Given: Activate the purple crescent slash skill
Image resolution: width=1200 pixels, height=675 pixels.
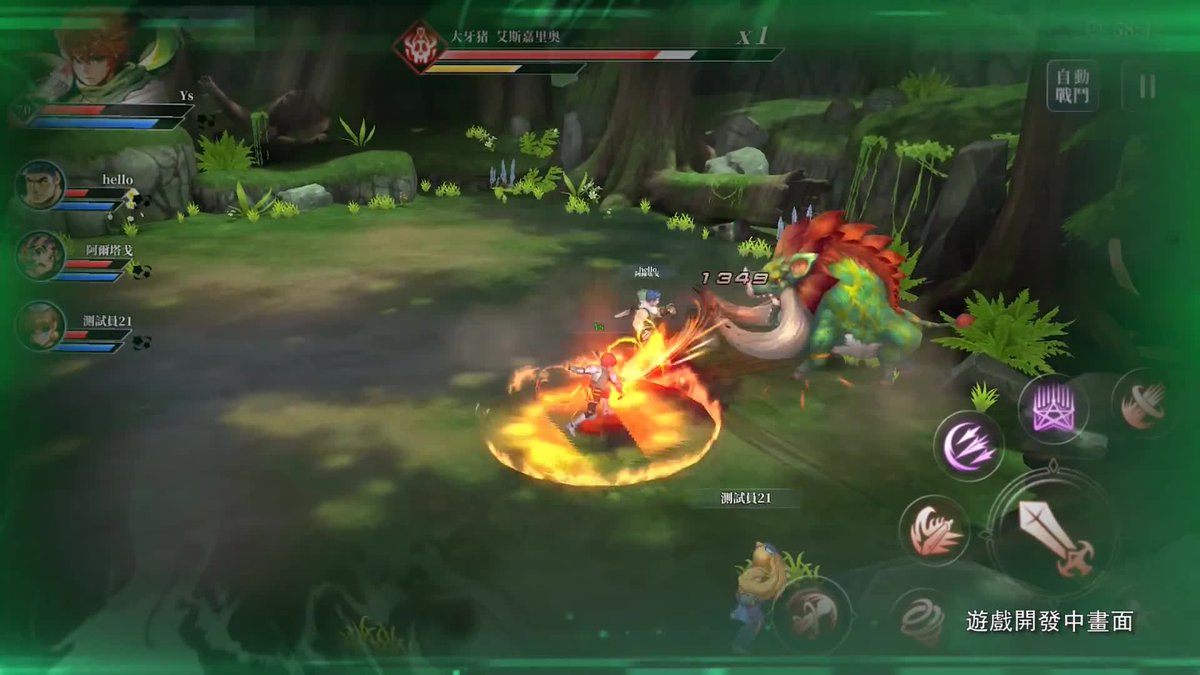Looking at the screenshot, I should coord(968,444).
